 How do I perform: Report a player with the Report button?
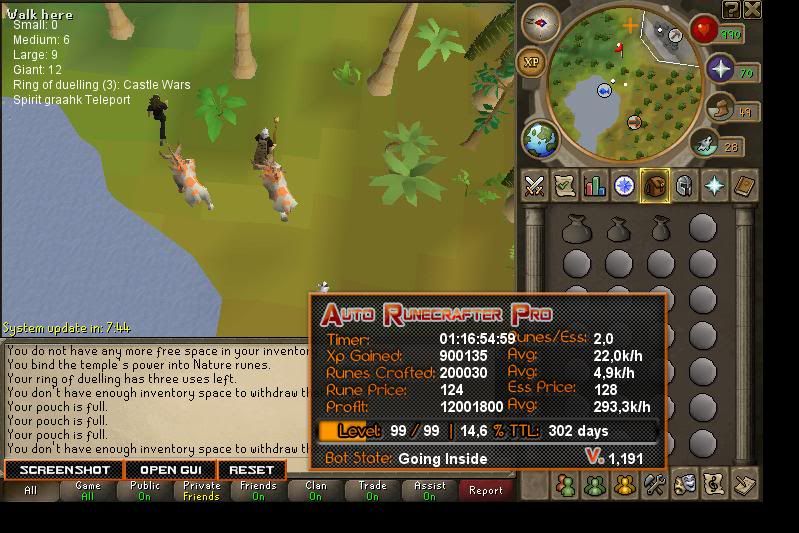486,491
